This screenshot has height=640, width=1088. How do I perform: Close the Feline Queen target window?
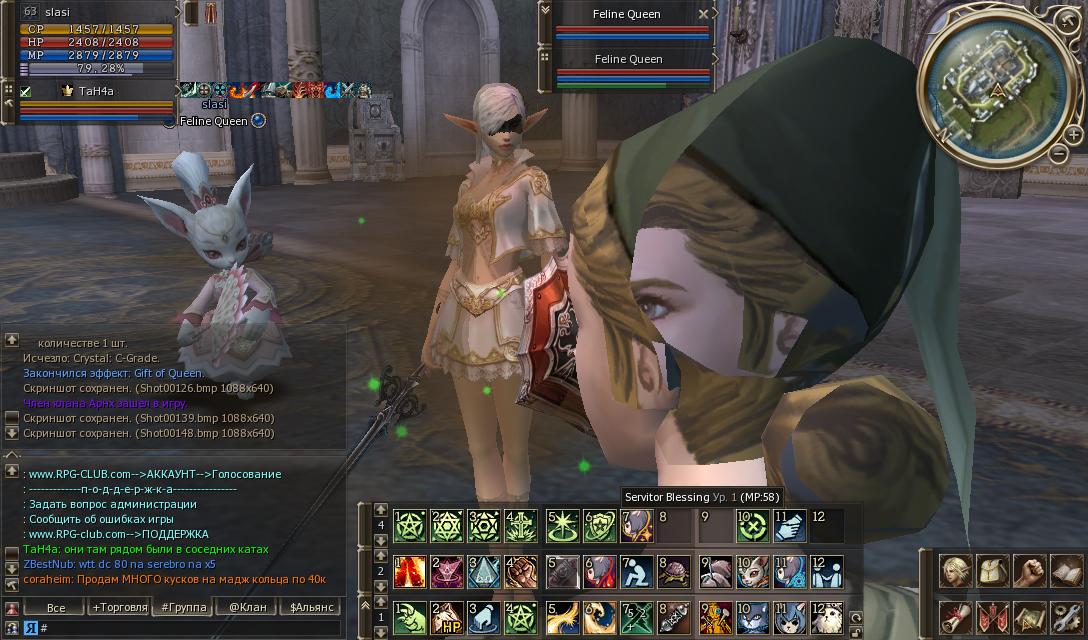click(x=703, y=14)
